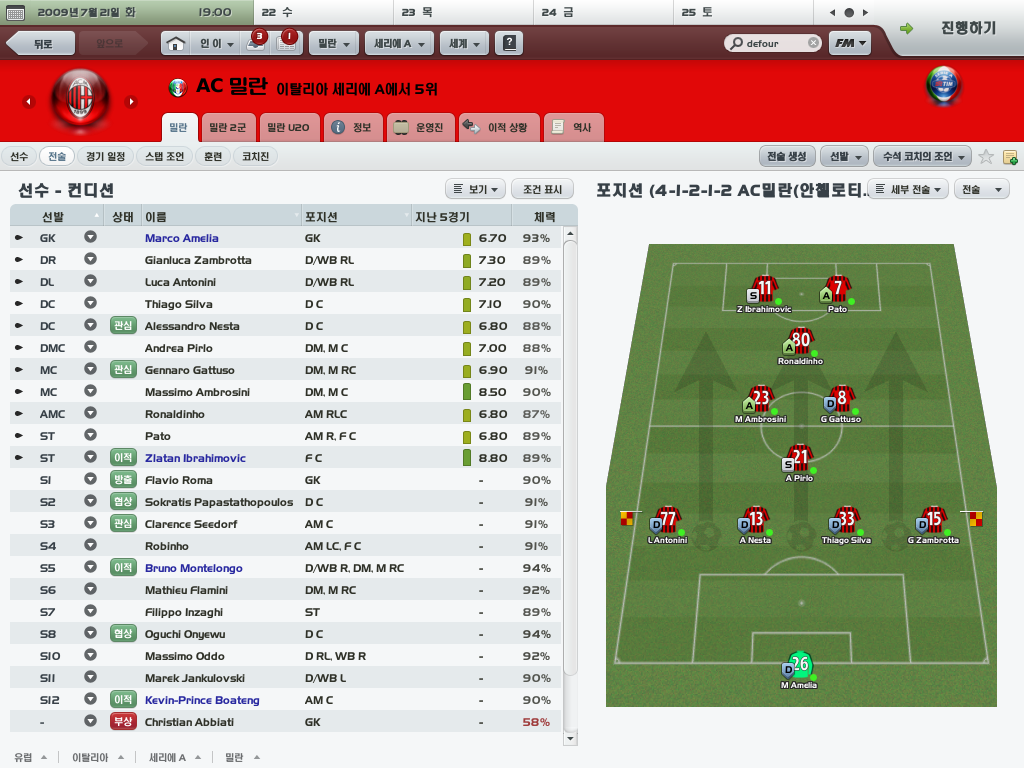Open the 이적 상황 transfer tab
This screenshot has width=1024, height=768.
499,128
